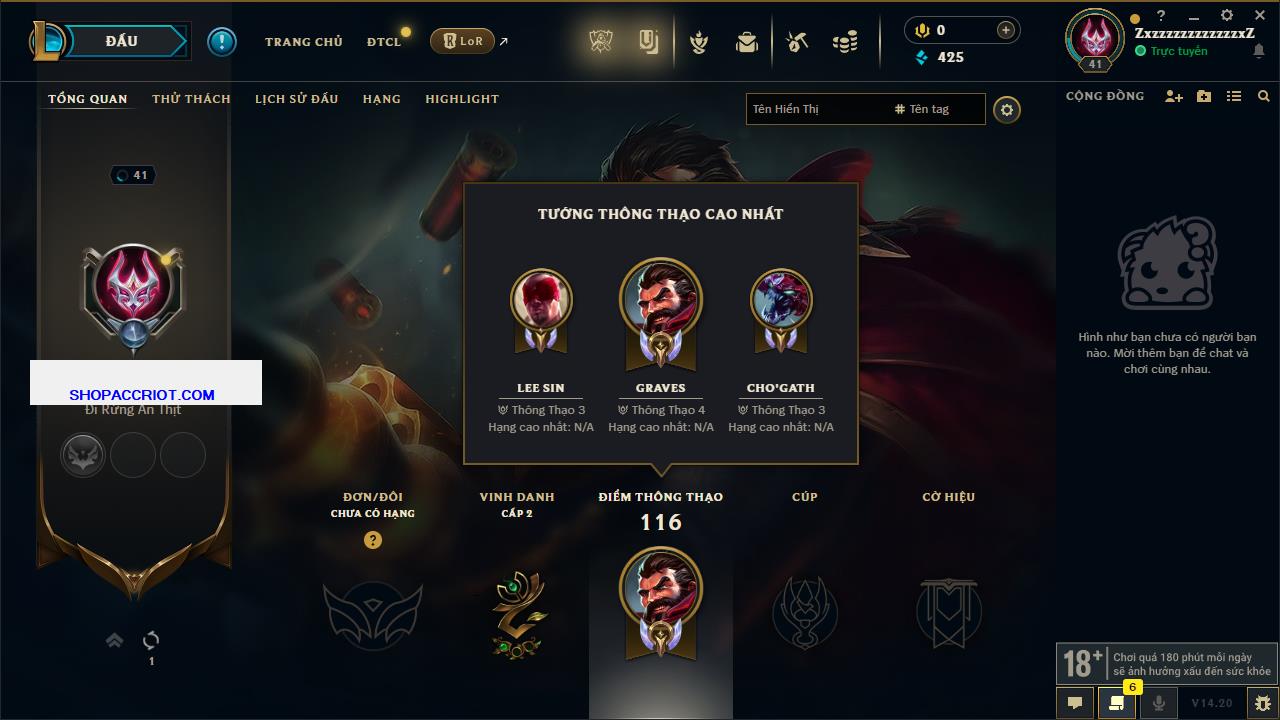1280x720 pixels.
Task: Open the VINH DANH honor level emblem
Action: coord(517,613)
